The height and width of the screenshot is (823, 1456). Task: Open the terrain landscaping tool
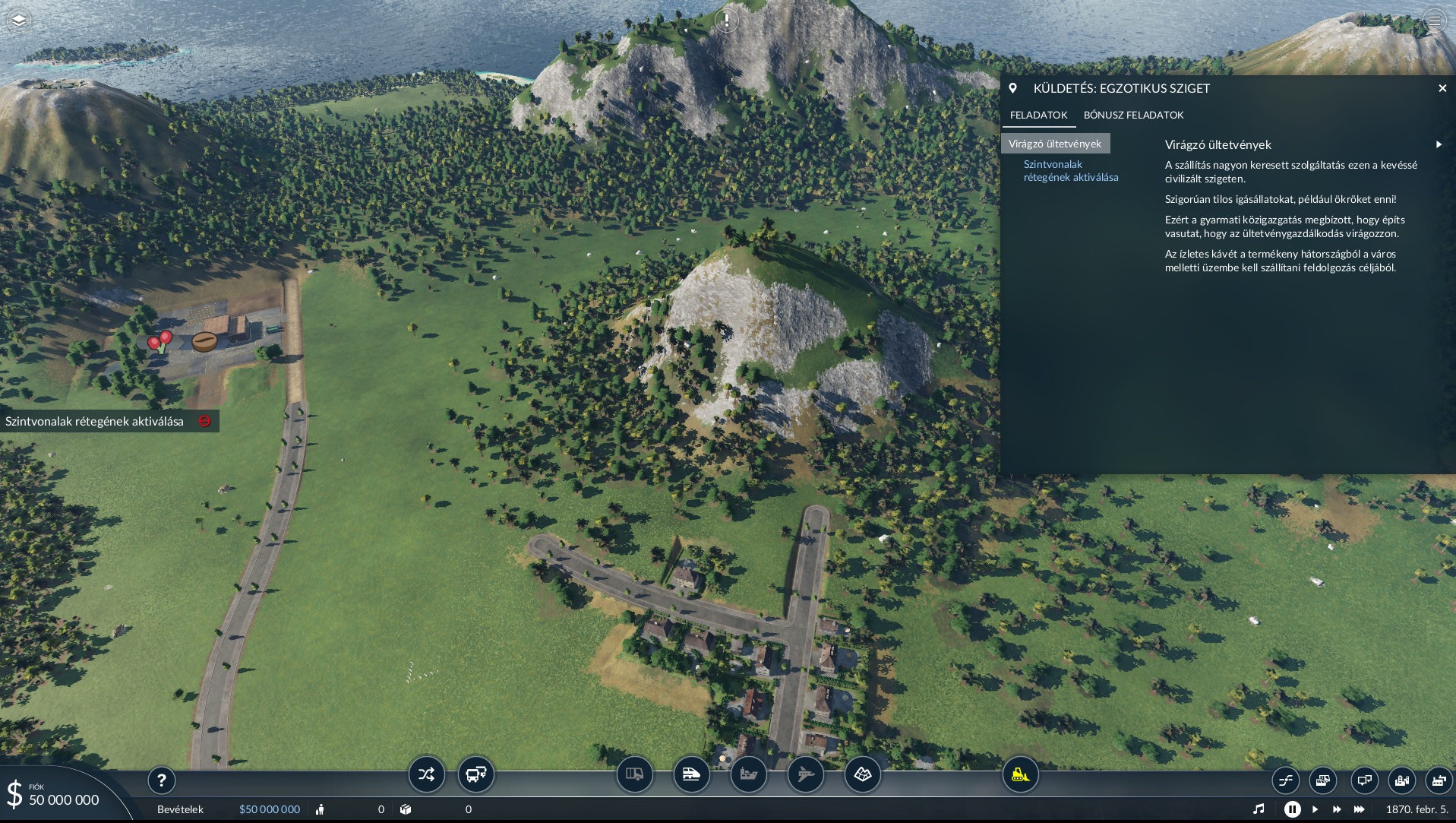coord(862,774)
